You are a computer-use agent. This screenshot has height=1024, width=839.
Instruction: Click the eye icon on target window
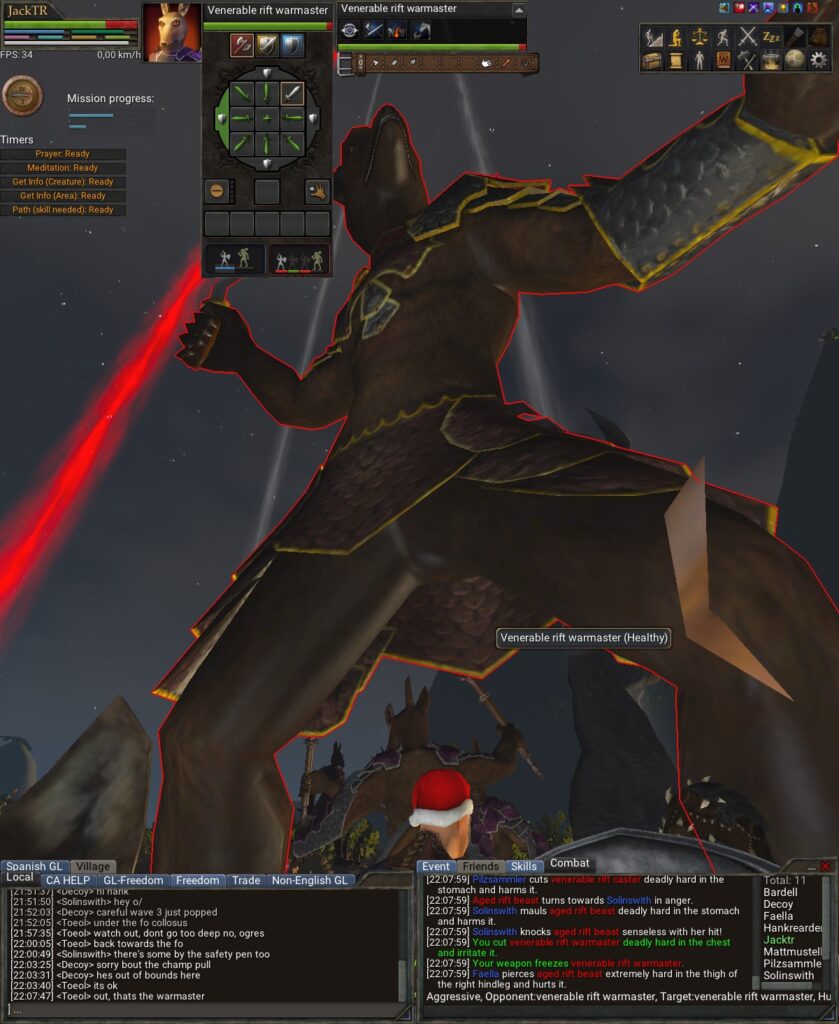[349, 31]
